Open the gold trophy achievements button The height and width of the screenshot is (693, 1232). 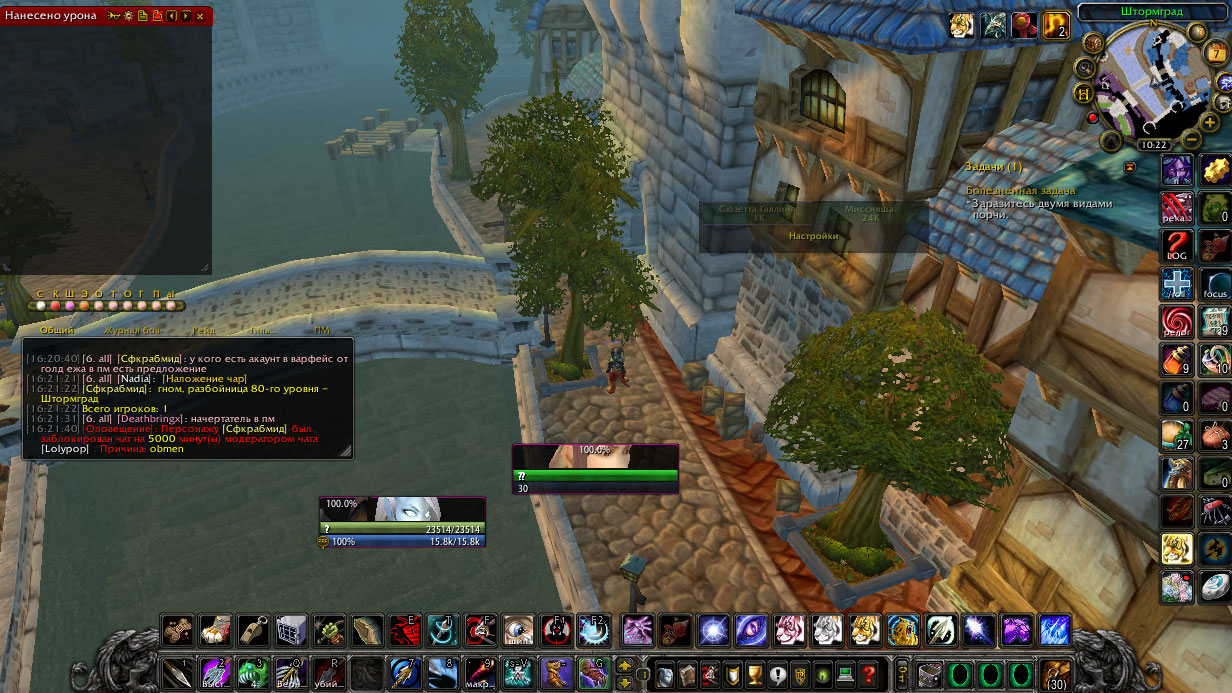pyautogui.click(x=755, y=674)
